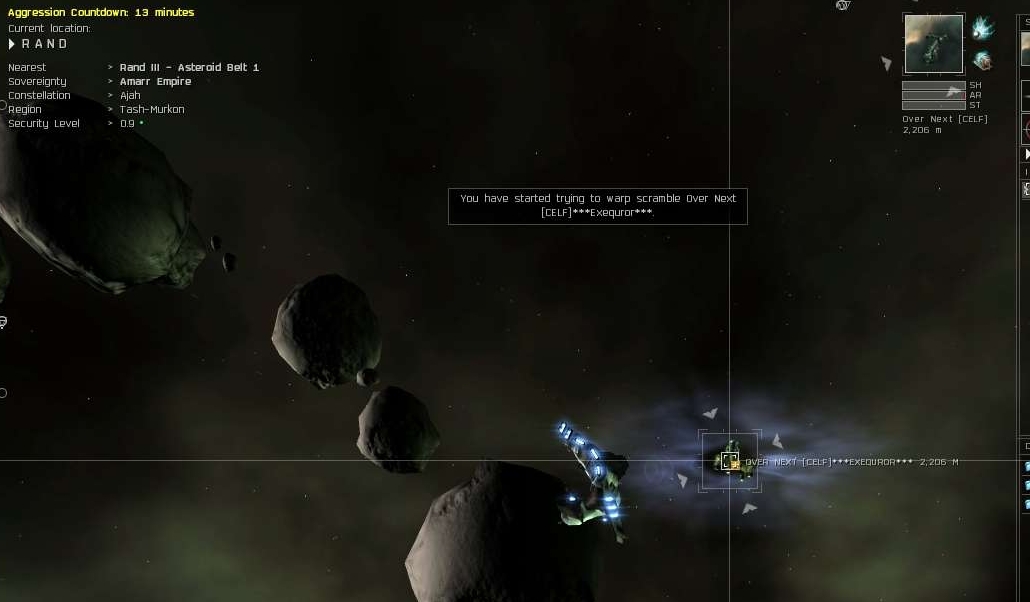The height and width of the screenshot is (602, 1030).
Task: Open the Ajah constellation entry
Action: point(130,95)
